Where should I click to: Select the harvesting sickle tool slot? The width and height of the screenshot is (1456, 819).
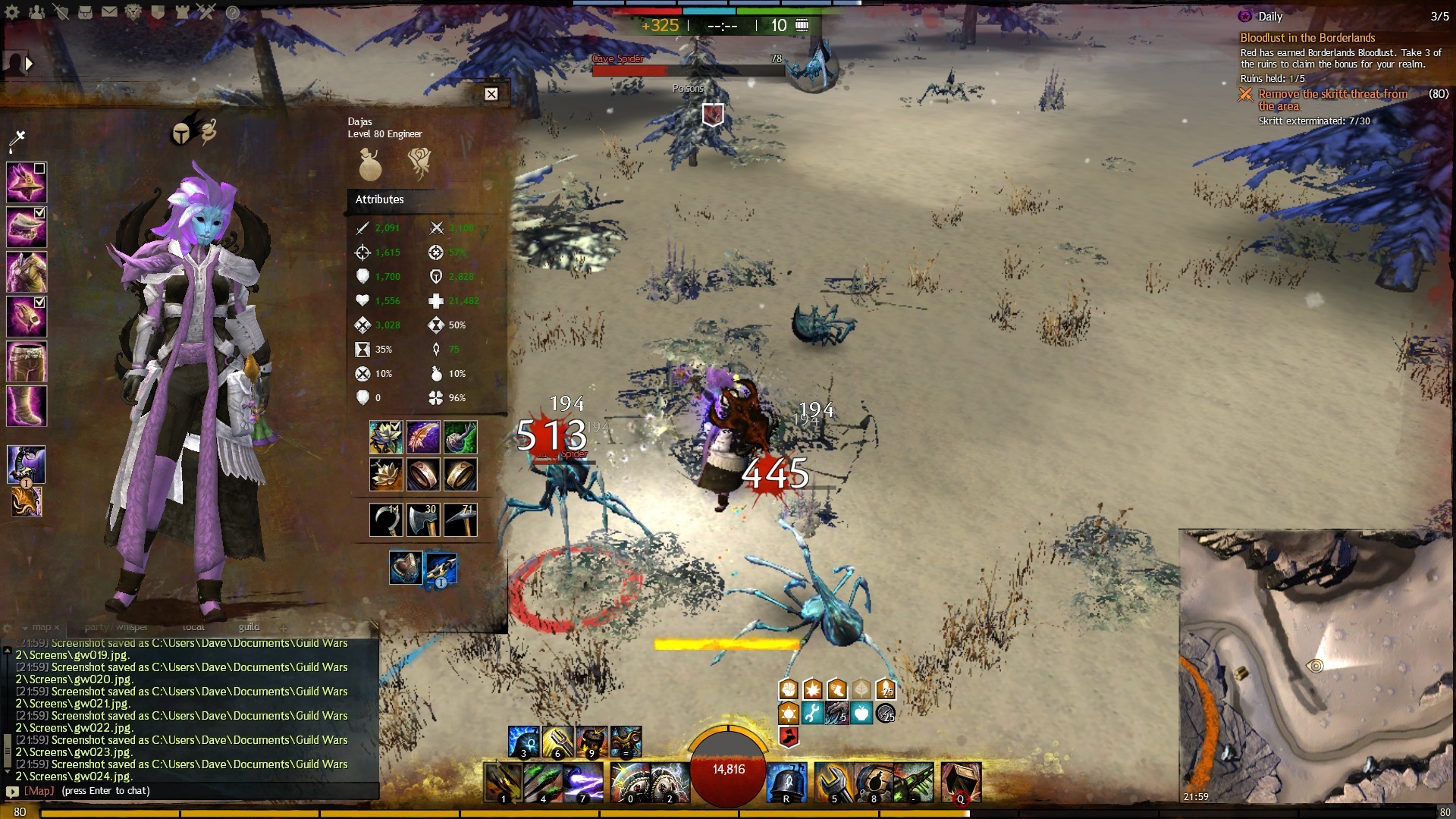tap(385, 520)
